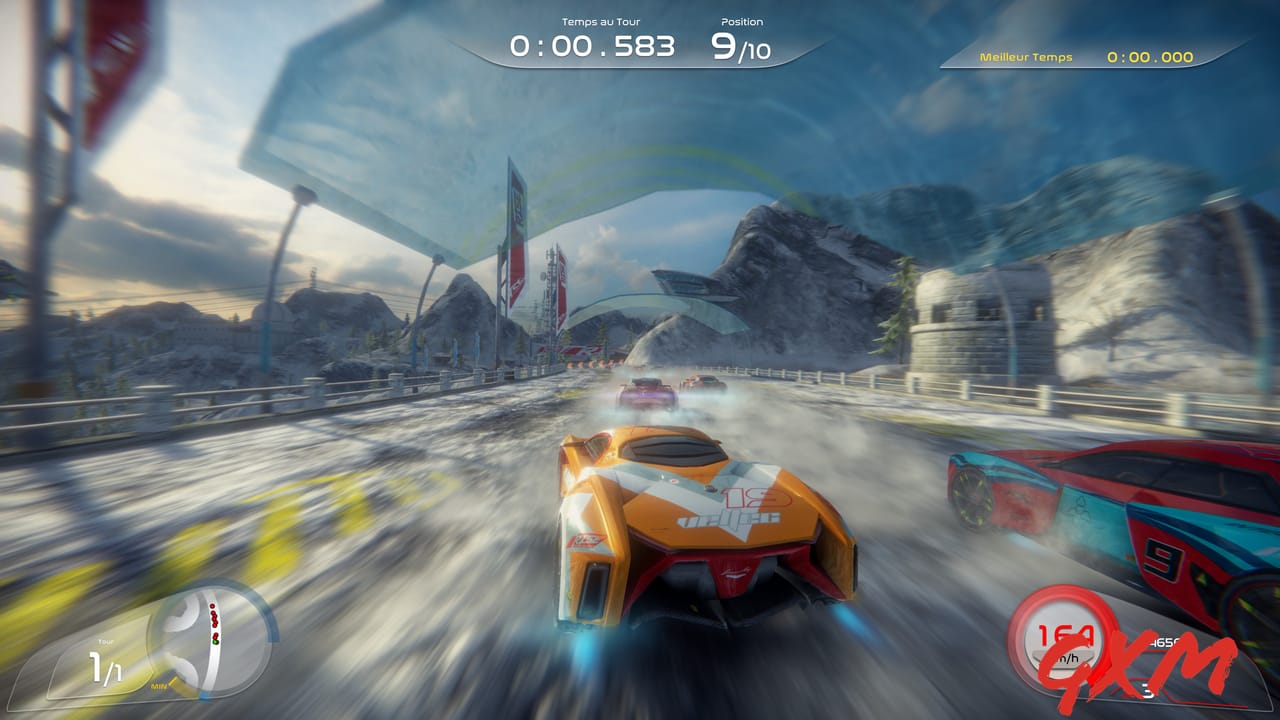This screenshot has height=720, width=1280.
Task: Click the yellow MIN marker beside the minimap
Action: pos(160,686)
